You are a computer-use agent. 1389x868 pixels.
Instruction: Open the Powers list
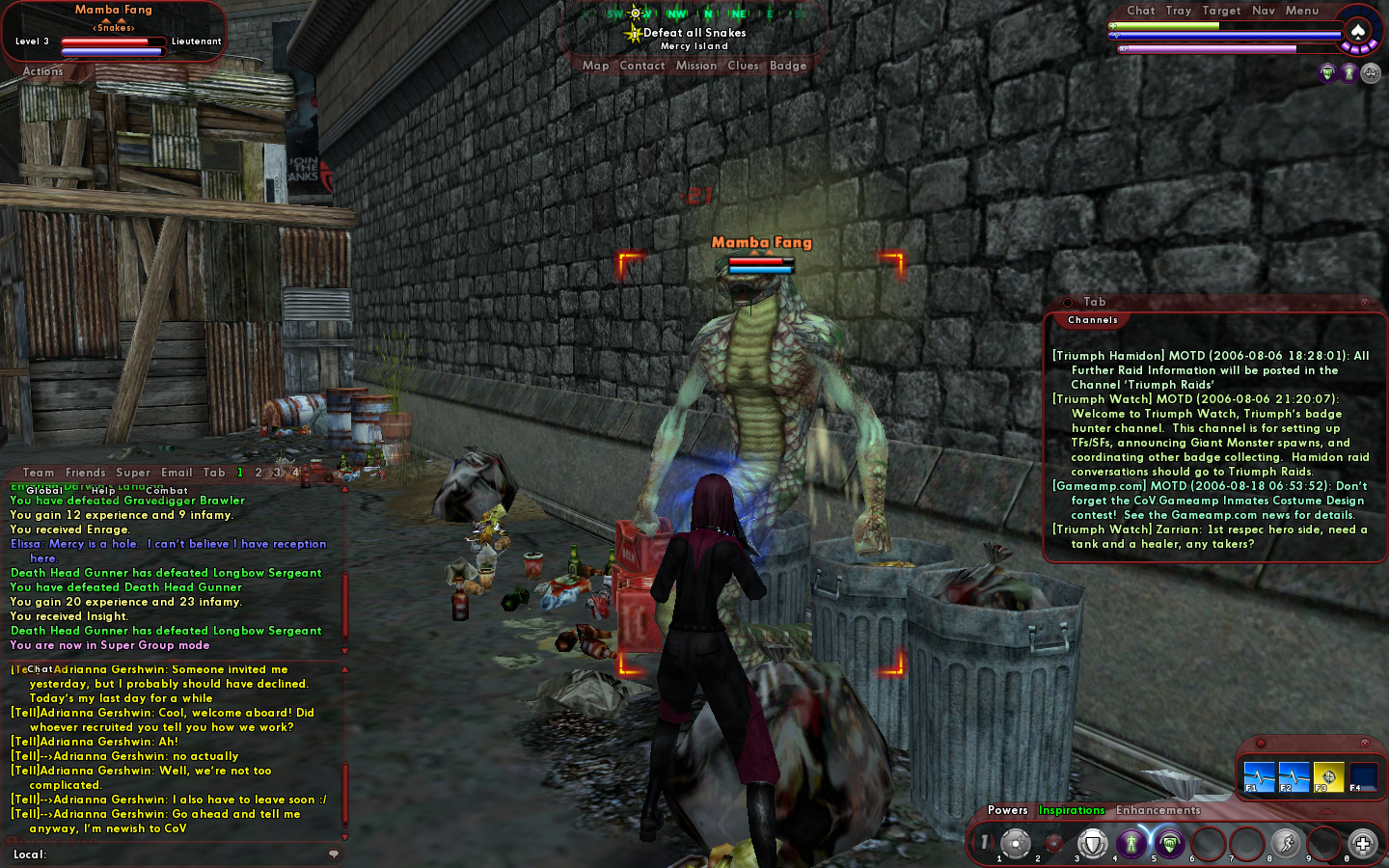1007,810
